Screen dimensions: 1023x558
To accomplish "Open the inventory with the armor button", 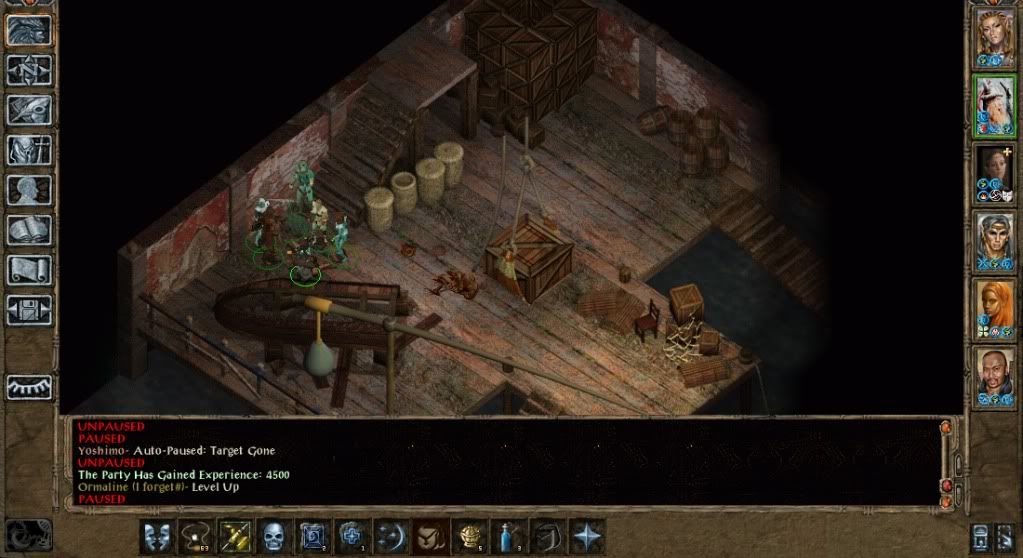I will click(x=29, y=149).
